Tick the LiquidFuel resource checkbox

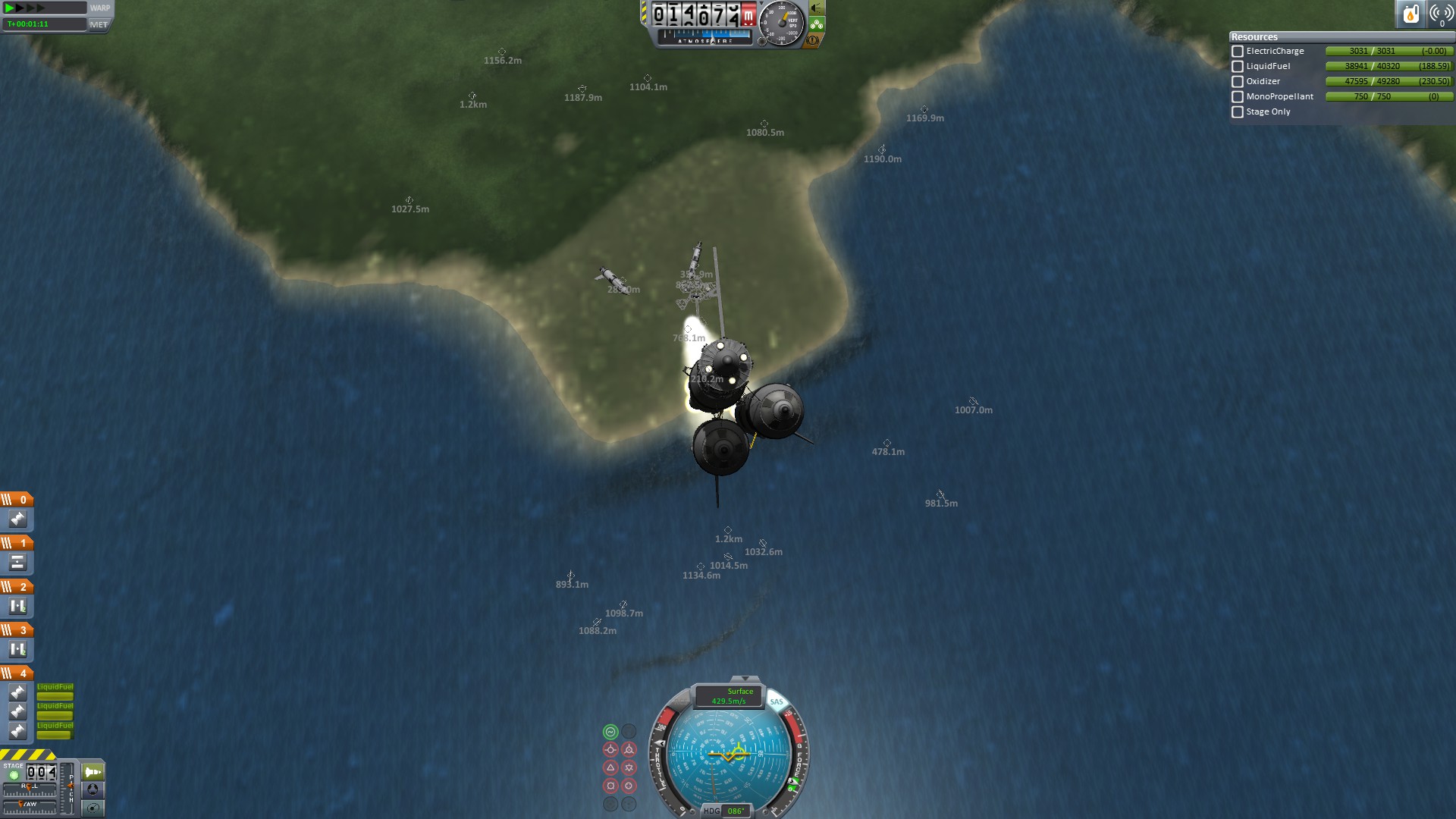tap(1238, 67)
